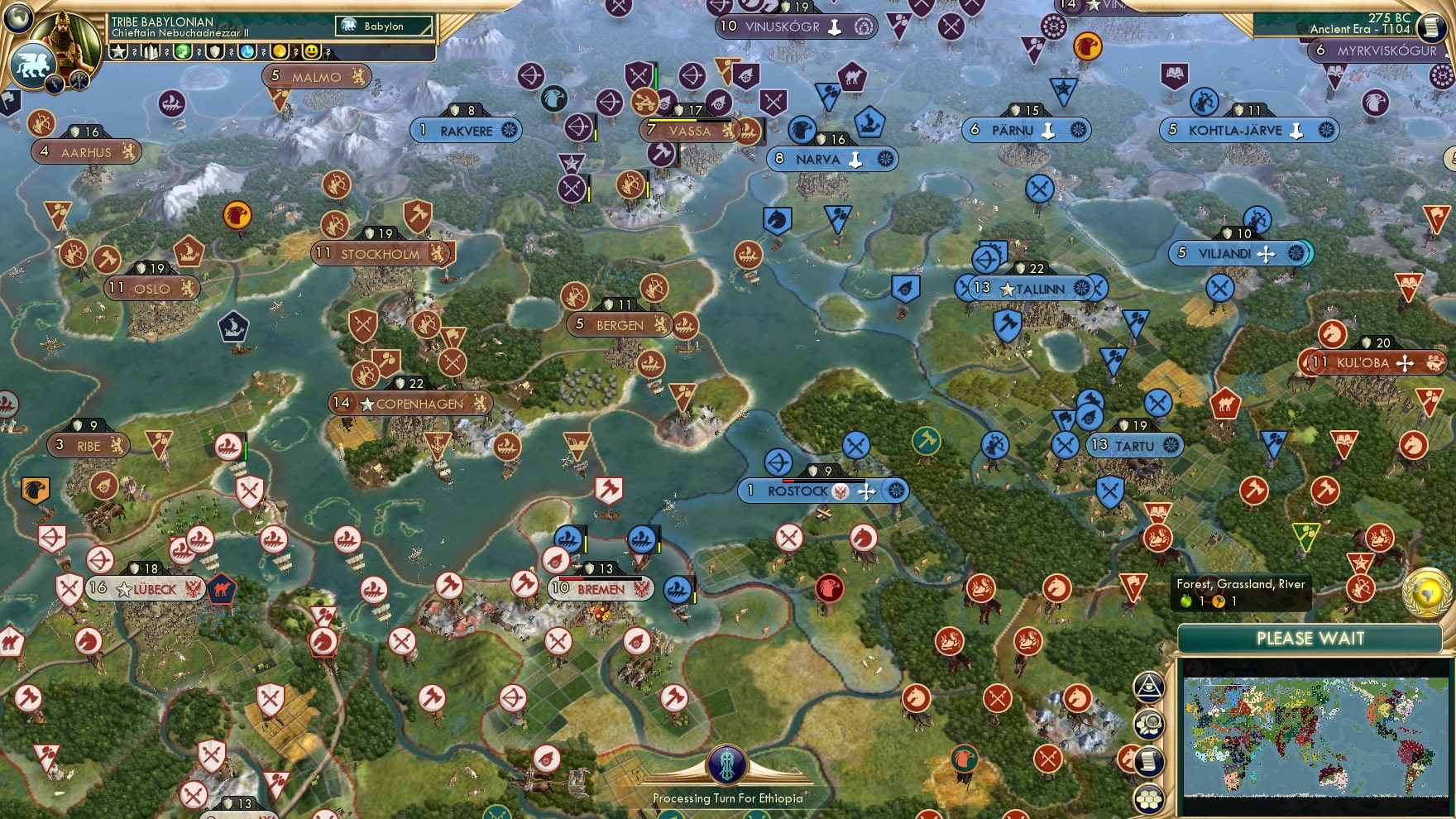
Task: Click the science flask icon in the top bar
Action: click(x=247, y=51)
